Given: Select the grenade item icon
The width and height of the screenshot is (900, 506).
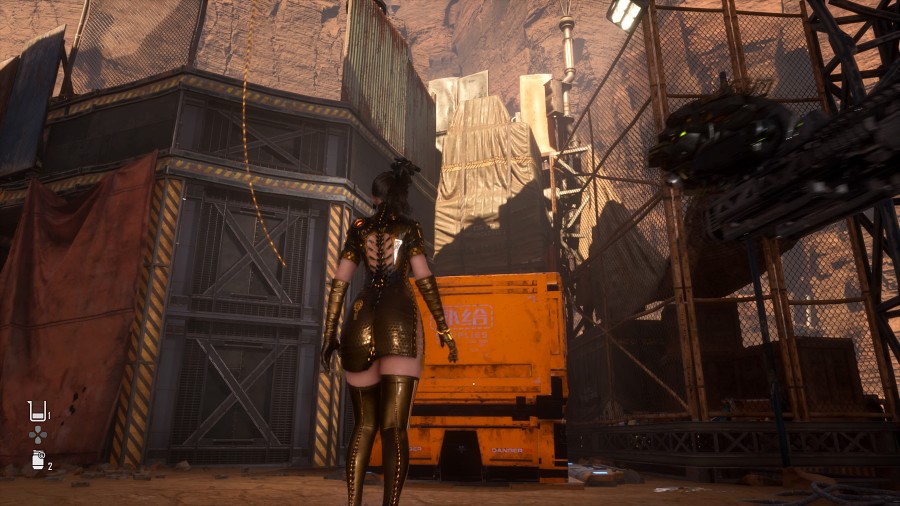Looking at the screenshot, I should click(37, 460).
